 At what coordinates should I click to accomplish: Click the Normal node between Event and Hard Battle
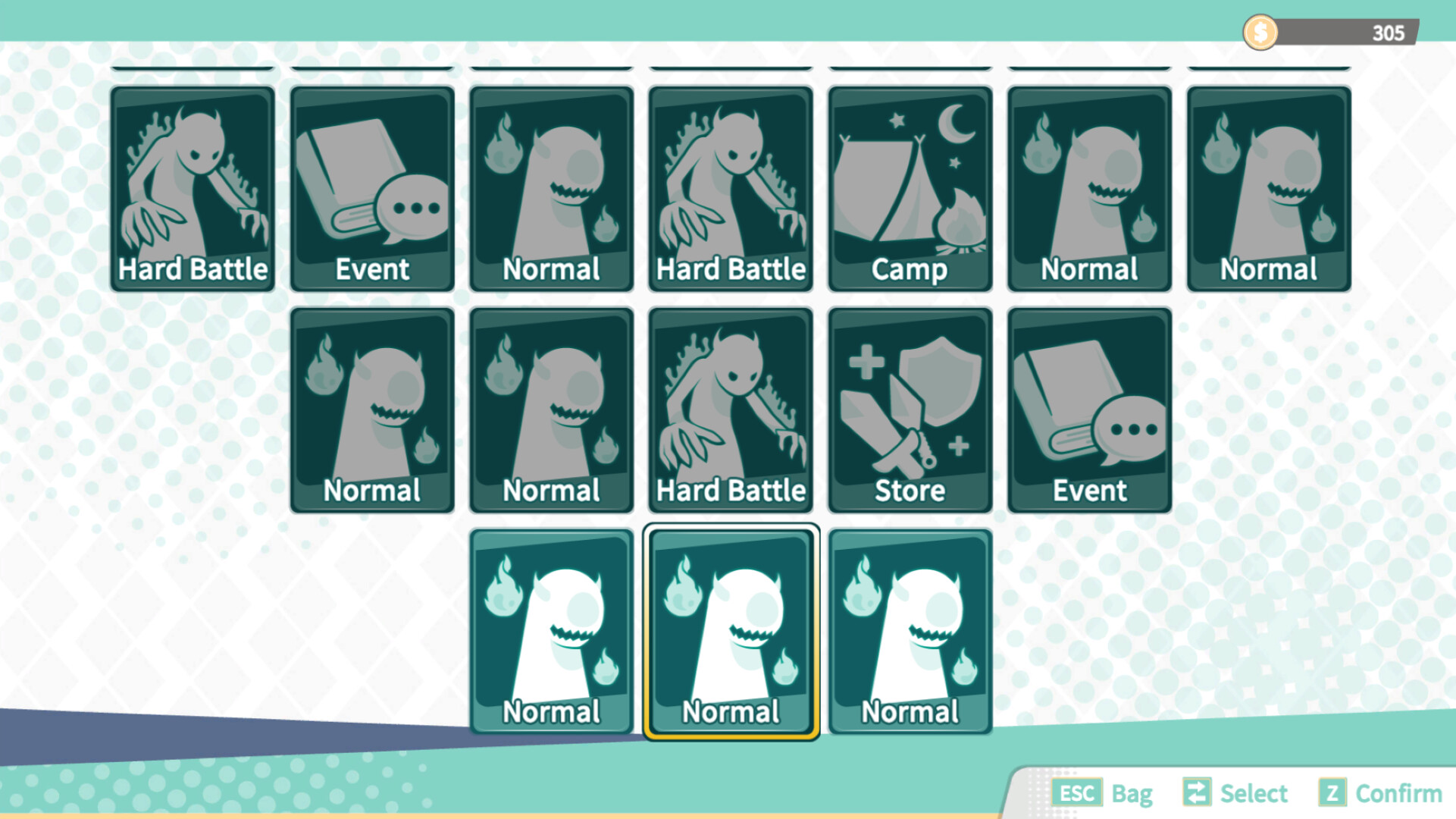(551, 188)
